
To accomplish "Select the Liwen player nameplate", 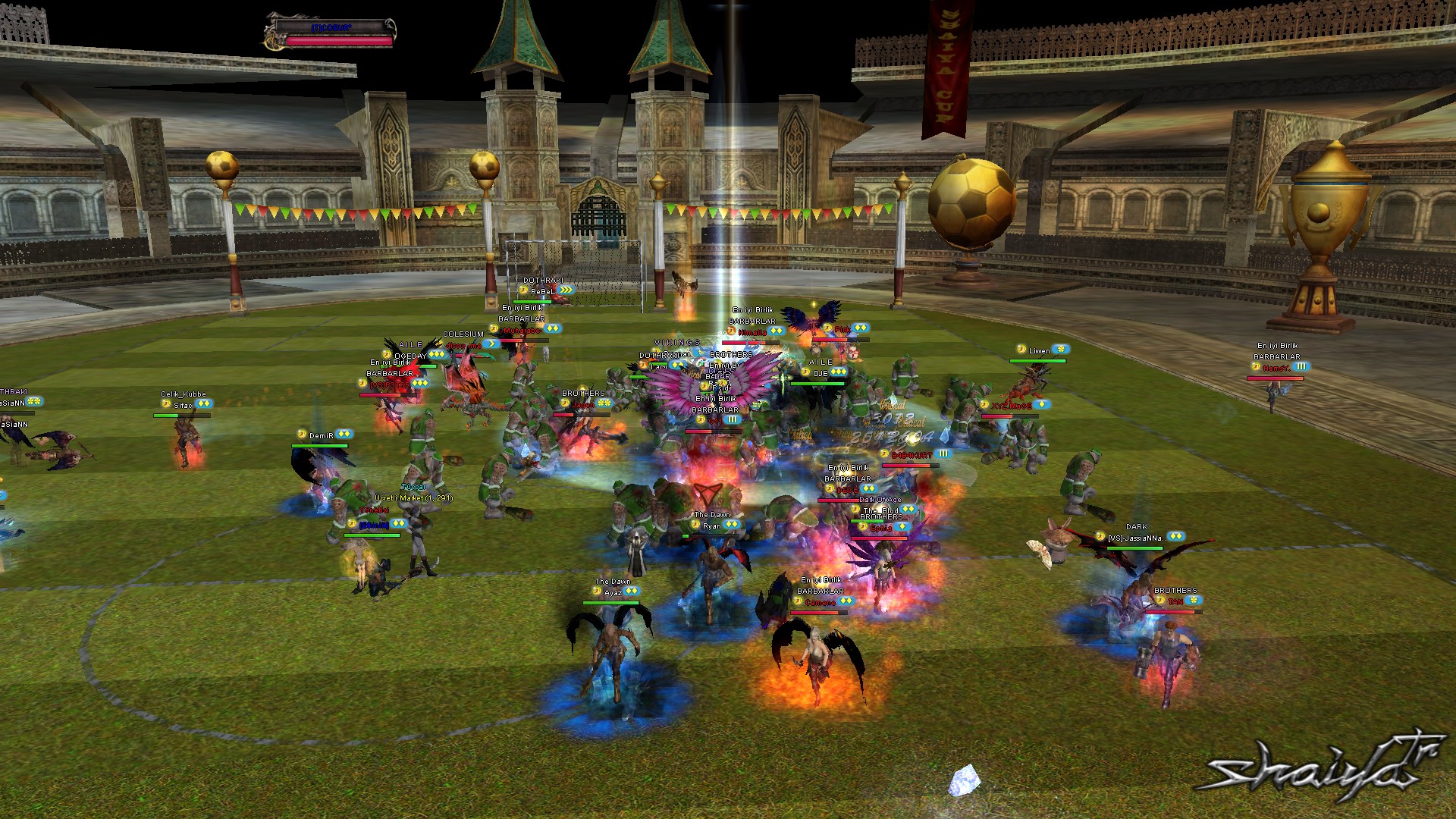I will click(x=1040, y=350).
